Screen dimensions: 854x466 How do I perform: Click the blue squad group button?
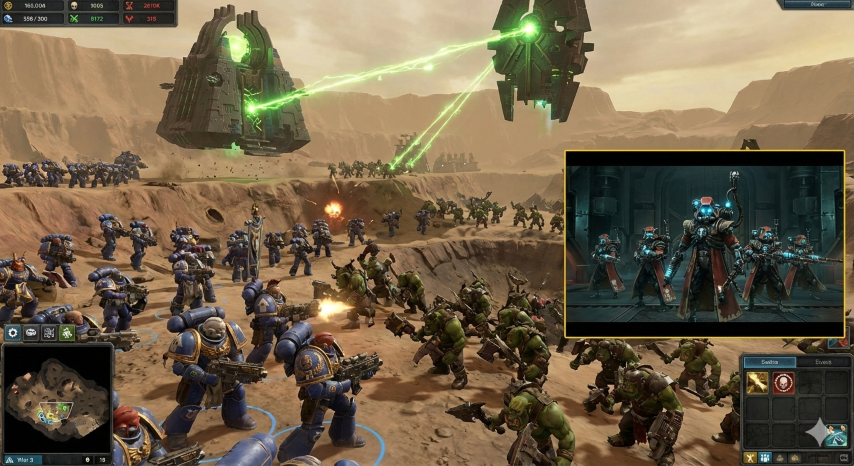pyautogui.click(x=767, y=458)
